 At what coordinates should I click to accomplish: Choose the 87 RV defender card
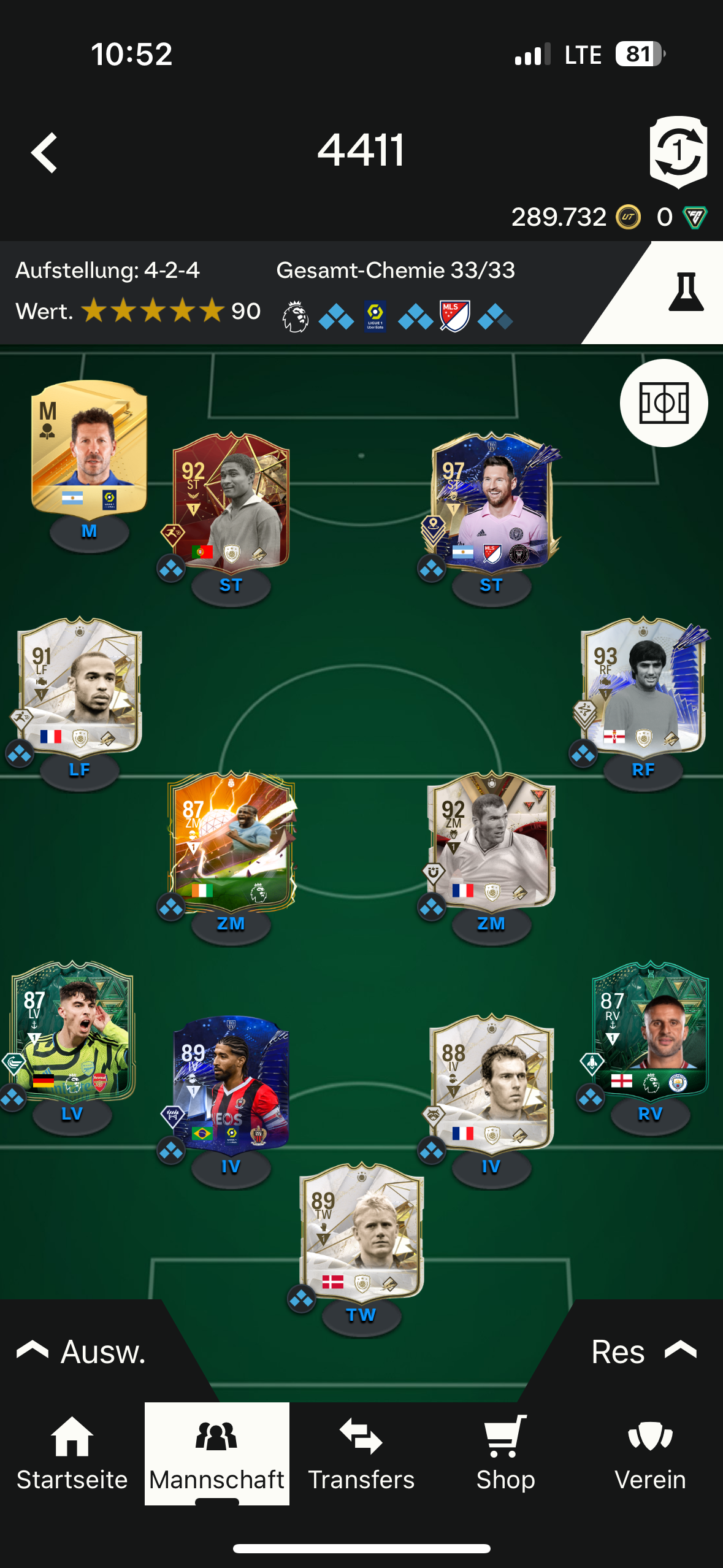click(650, 1031)
